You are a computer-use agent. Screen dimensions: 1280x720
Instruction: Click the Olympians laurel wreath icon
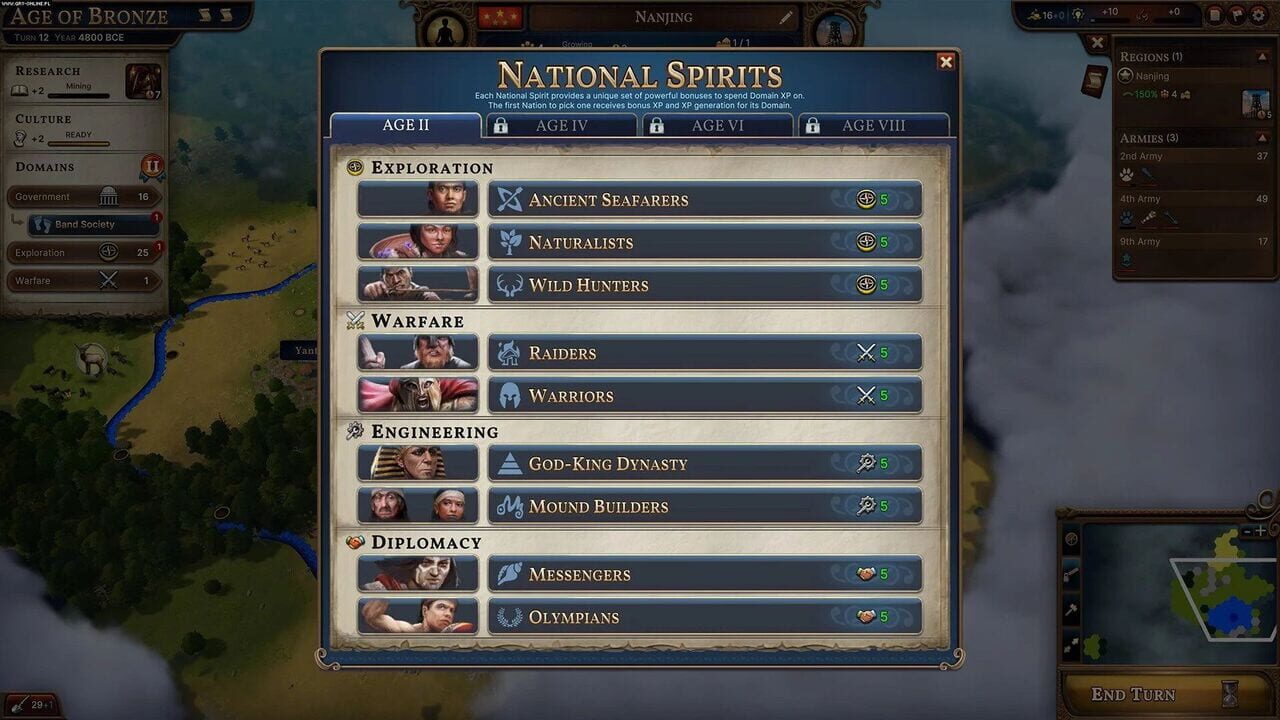(510, 617)
